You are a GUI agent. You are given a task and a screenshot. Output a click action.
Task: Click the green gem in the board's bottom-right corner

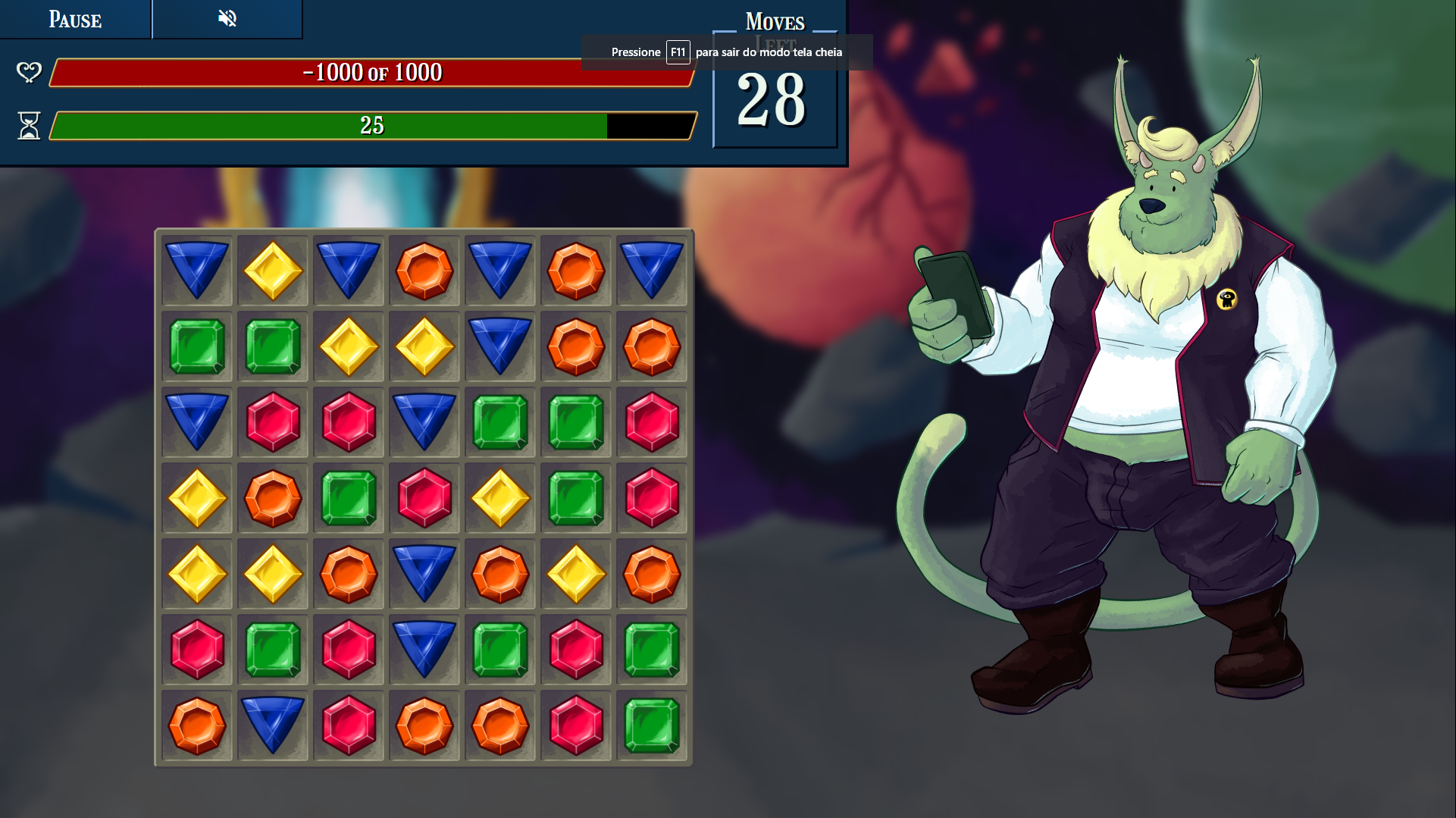tap(652, 726)
